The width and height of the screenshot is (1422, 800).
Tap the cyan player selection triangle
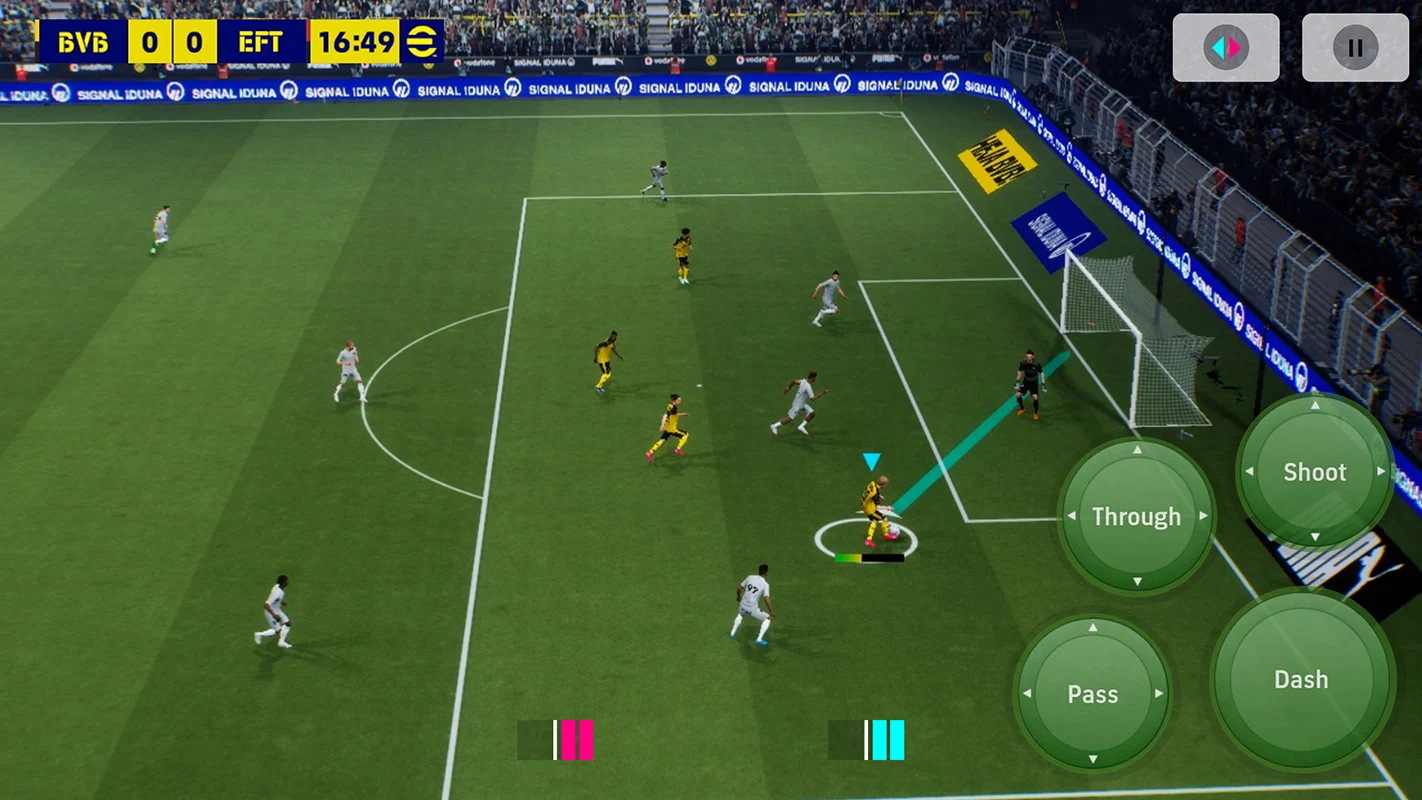click(869, 461)
